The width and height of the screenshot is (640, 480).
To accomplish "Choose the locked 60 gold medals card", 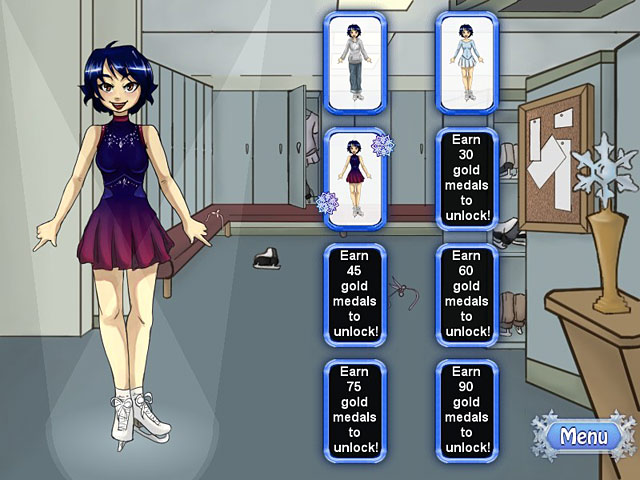I will pyautogui.click(x=467, y=295).
